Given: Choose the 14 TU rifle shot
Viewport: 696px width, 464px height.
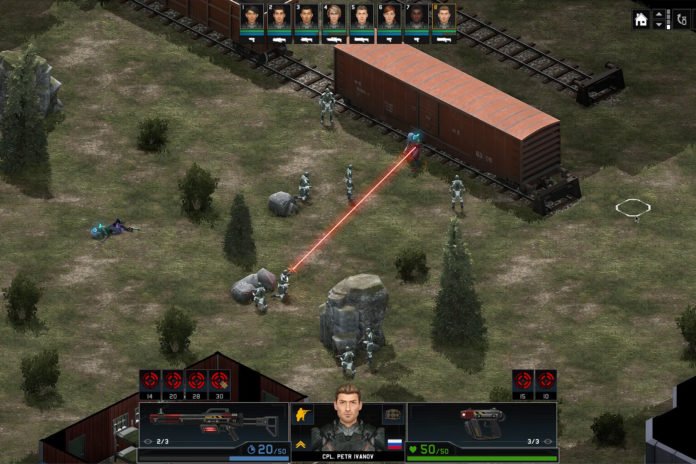Looking at the screenshot, I should click(150, 381).
